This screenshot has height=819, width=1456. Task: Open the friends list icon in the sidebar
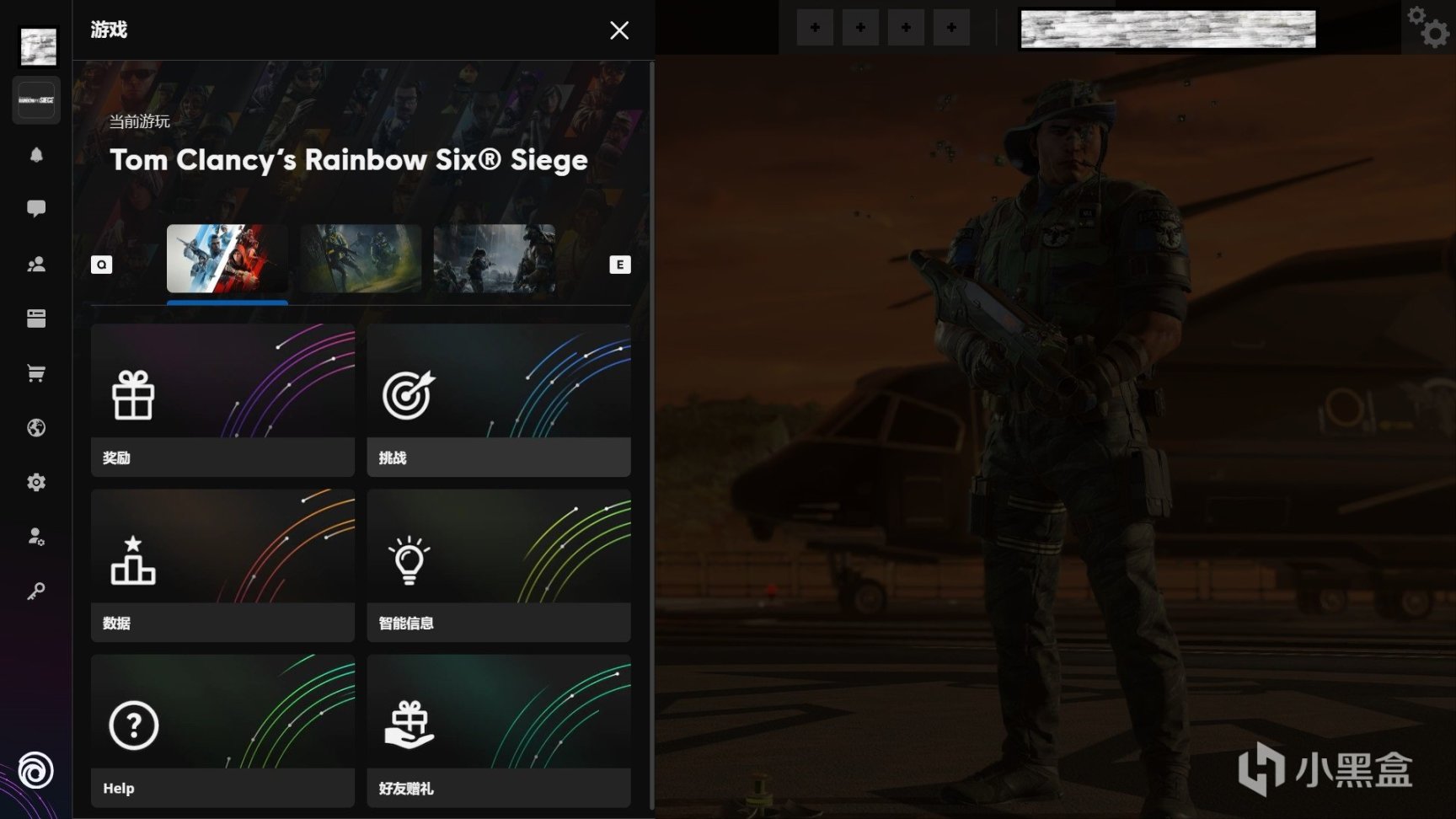(35, 264)
